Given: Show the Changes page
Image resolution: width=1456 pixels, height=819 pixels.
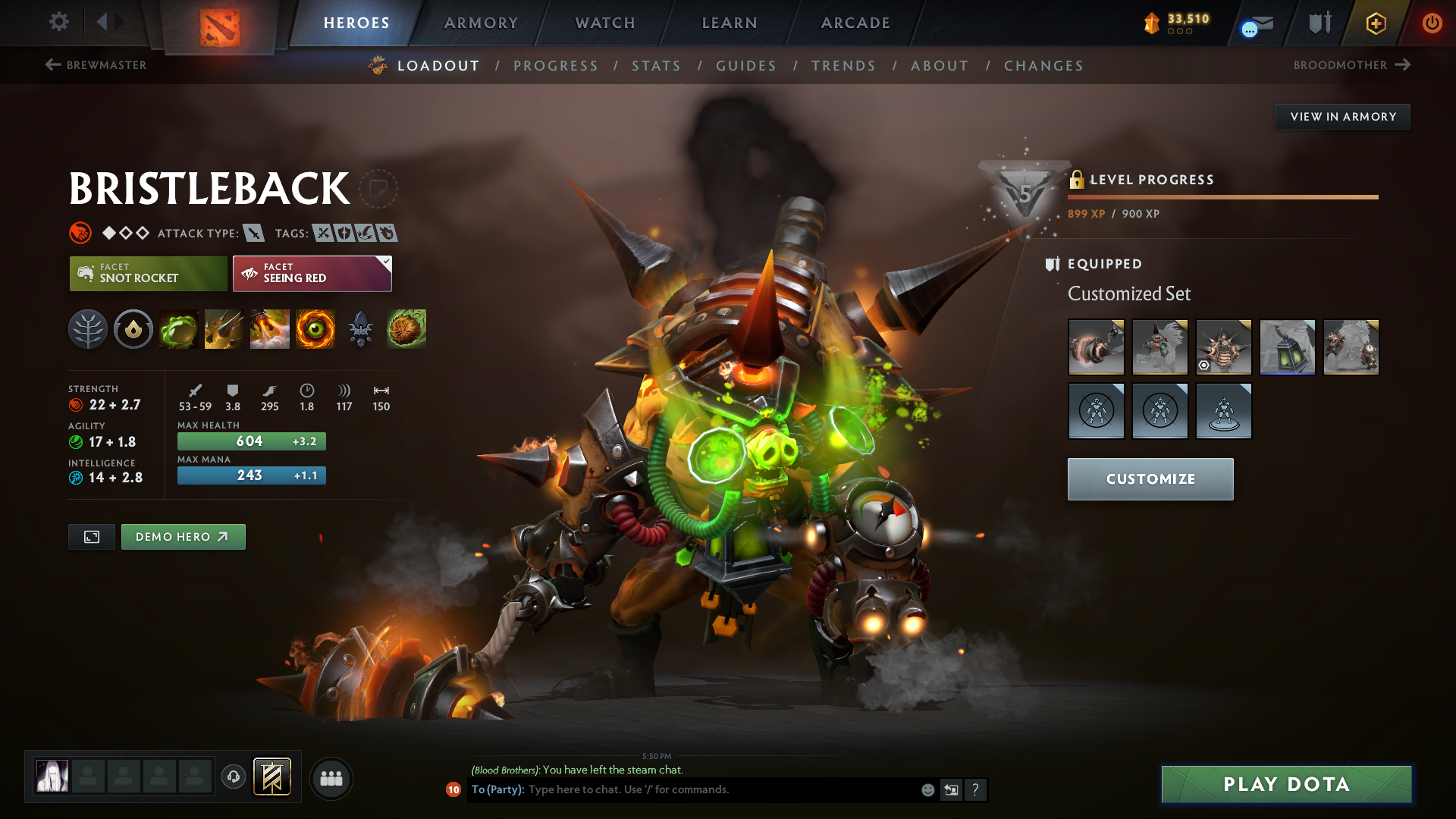Looking at the screenshot, I should coord(1043,66).
